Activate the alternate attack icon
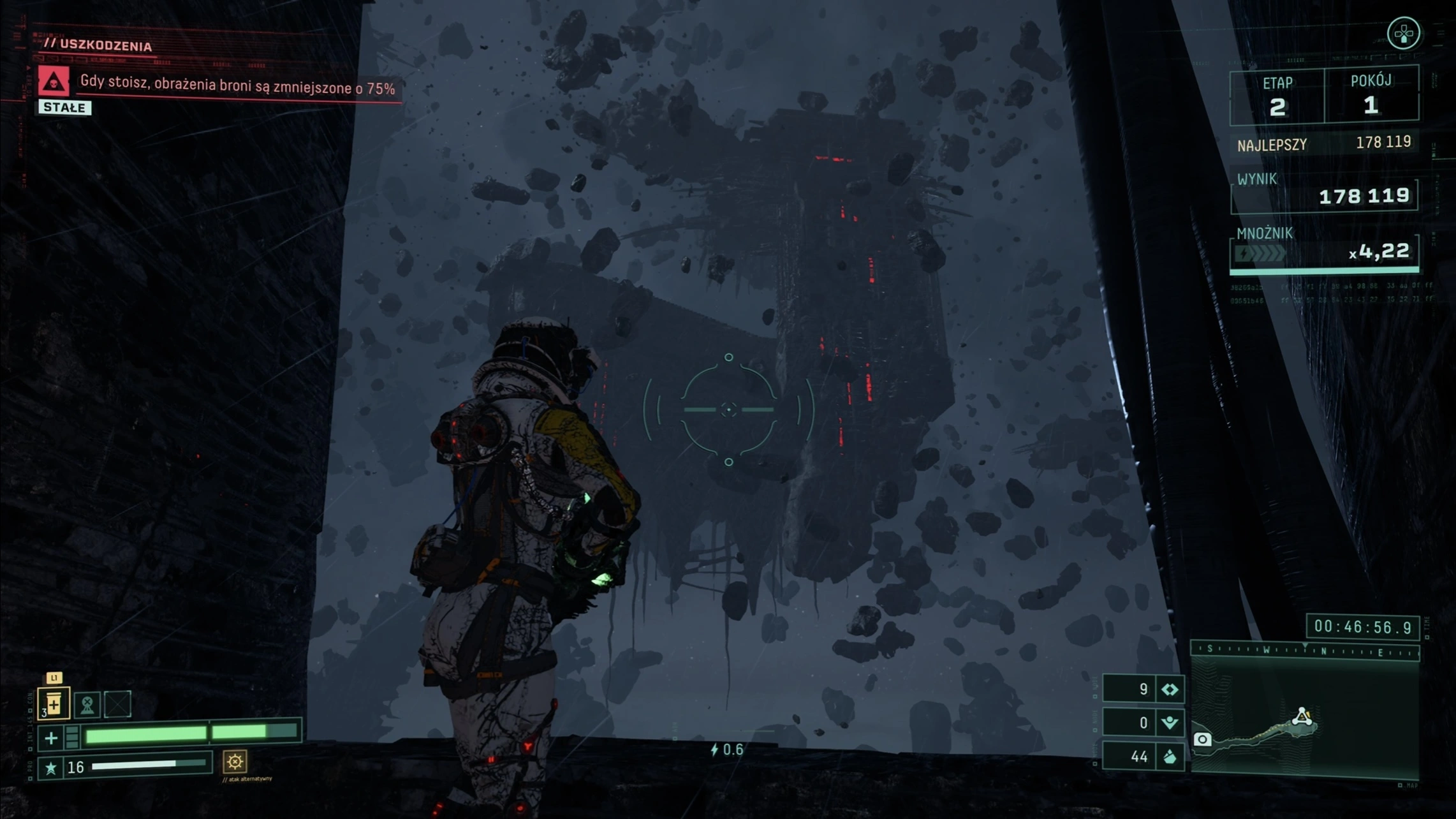 click(235, 762)
